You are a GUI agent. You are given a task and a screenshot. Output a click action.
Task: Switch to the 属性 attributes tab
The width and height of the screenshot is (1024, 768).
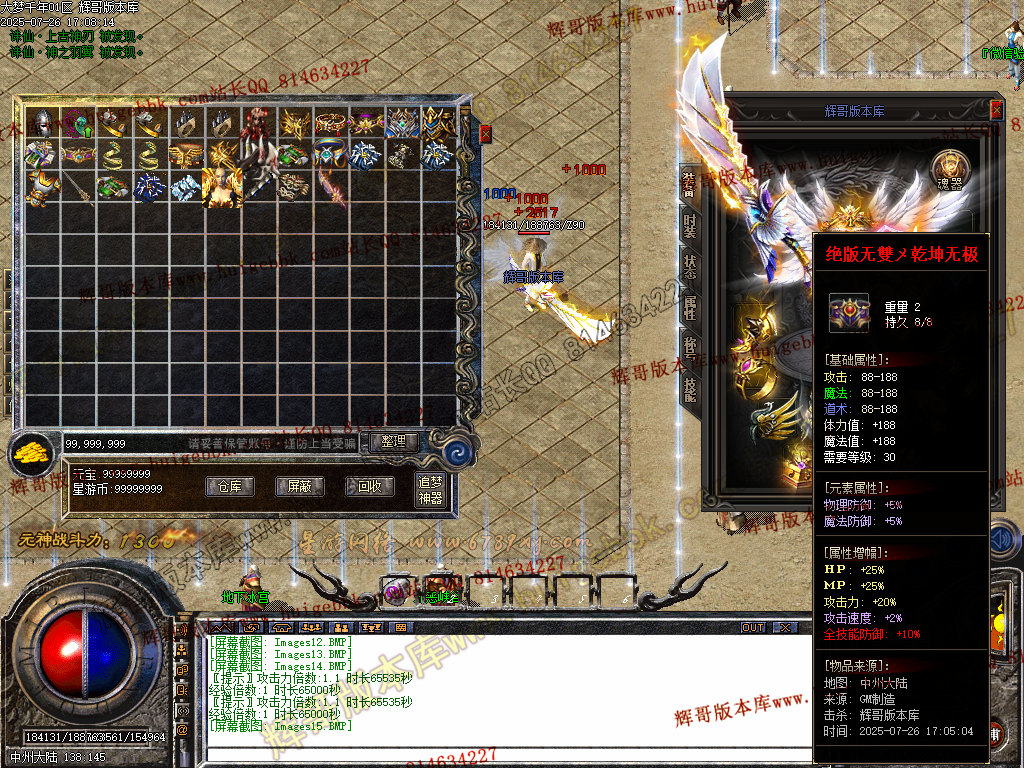click(x=690, y=308)
